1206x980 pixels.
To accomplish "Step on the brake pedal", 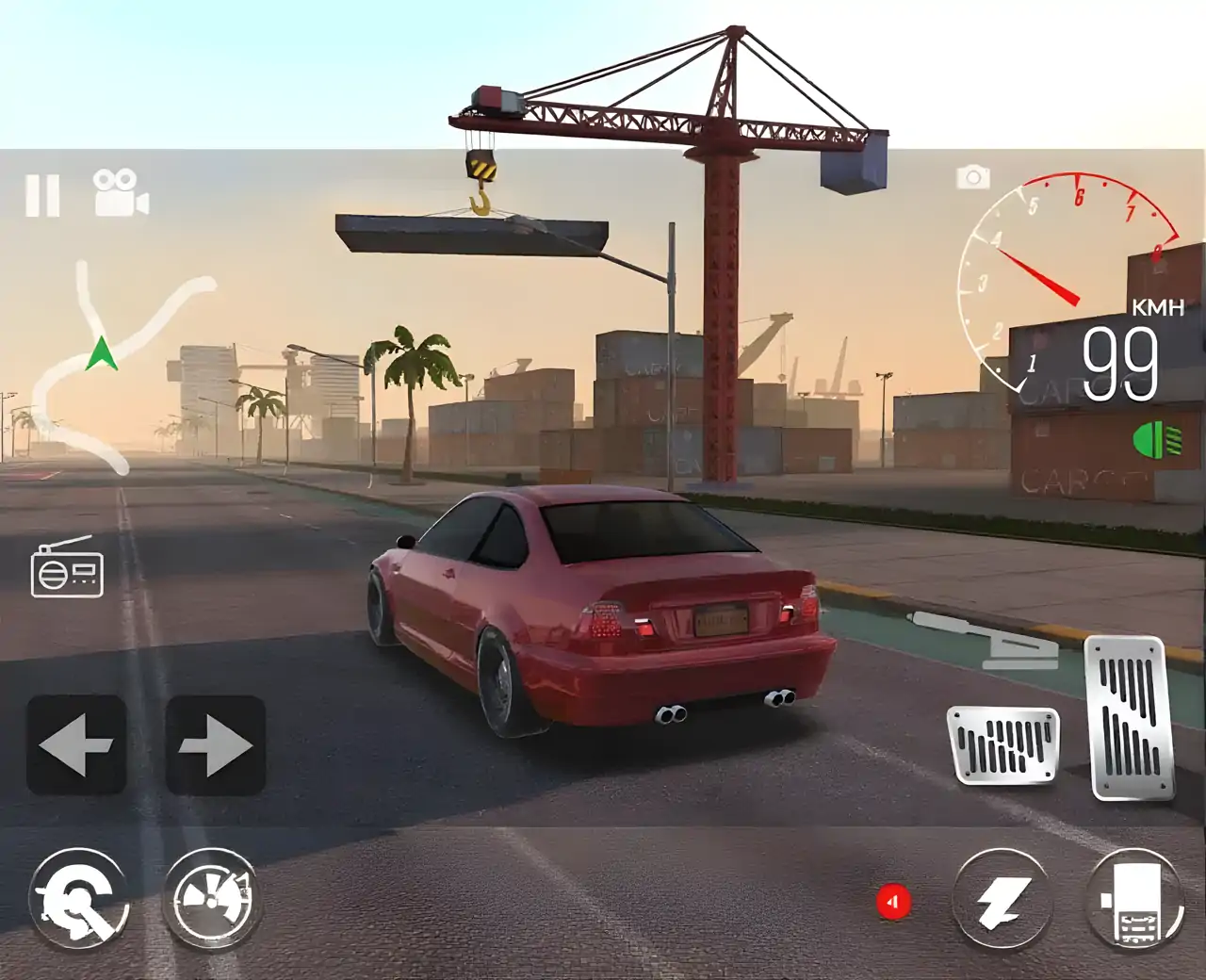I will coord(1004,744).
